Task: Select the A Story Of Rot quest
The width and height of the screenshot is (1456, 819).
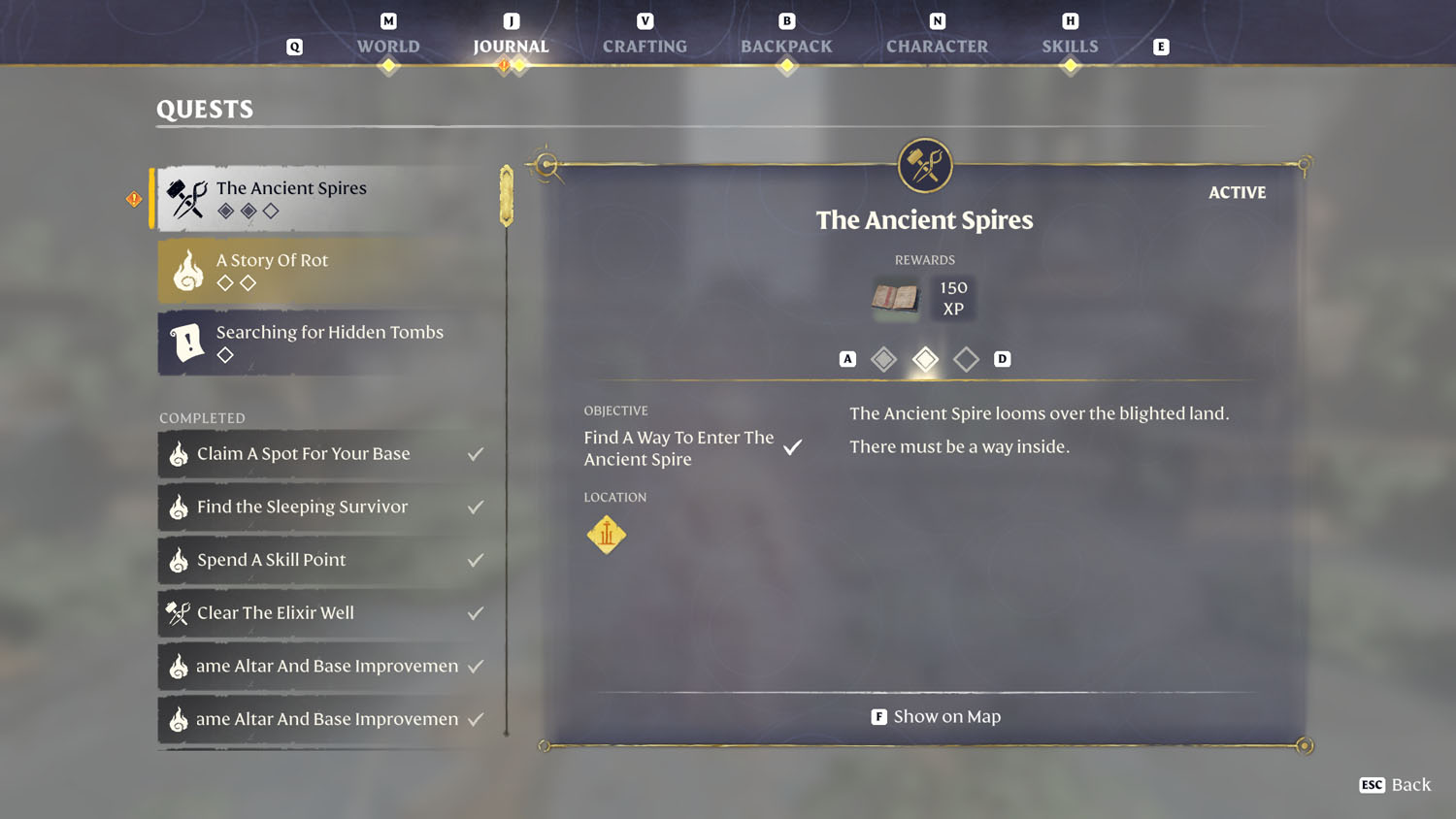Action: coord(328,271)
